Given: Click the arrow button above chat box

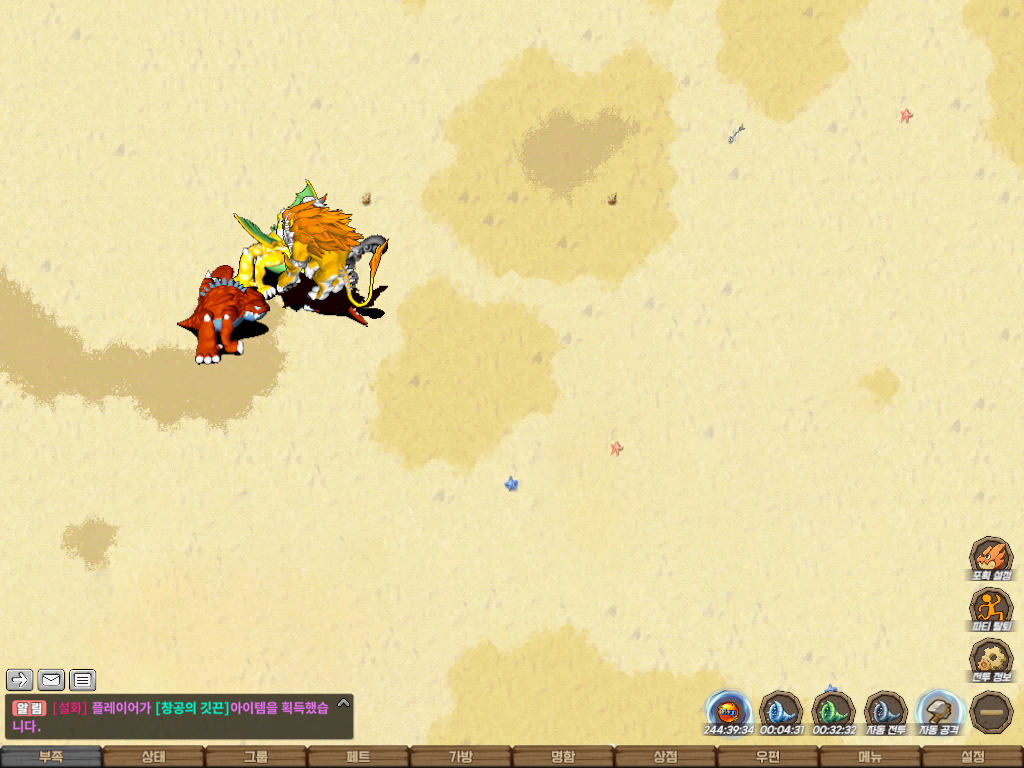Looking at the screenshot, I should pos(20,681).
